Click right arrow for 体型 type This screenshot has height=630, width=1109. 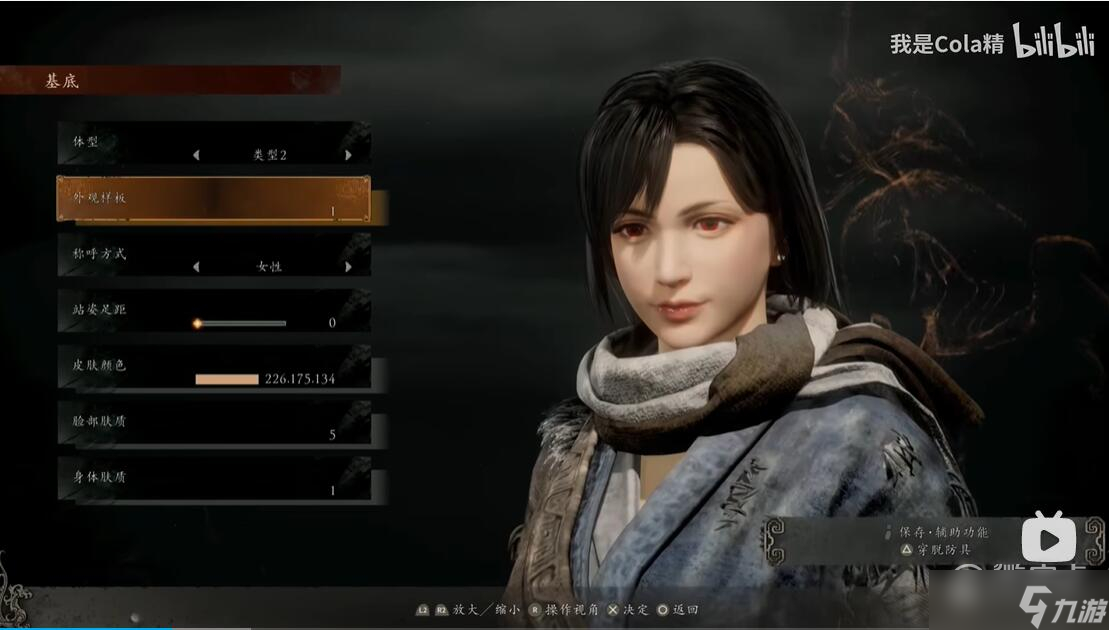point(348,155)
